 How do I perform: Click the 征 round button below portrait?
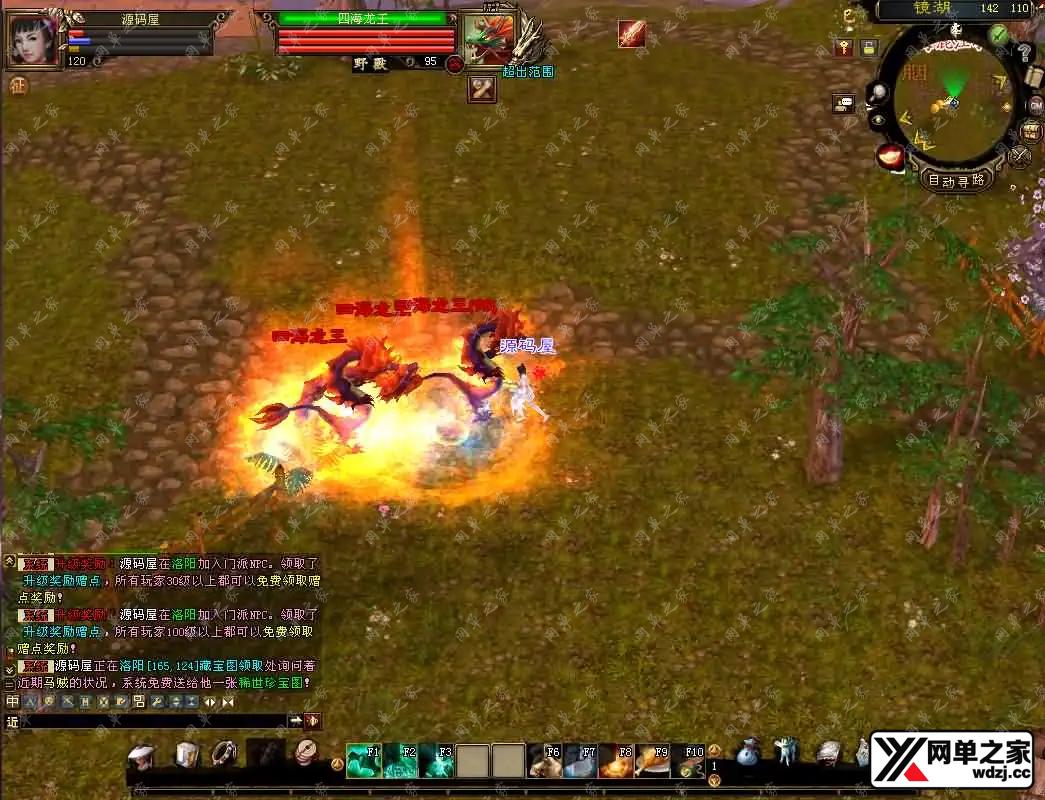point(17,86)
